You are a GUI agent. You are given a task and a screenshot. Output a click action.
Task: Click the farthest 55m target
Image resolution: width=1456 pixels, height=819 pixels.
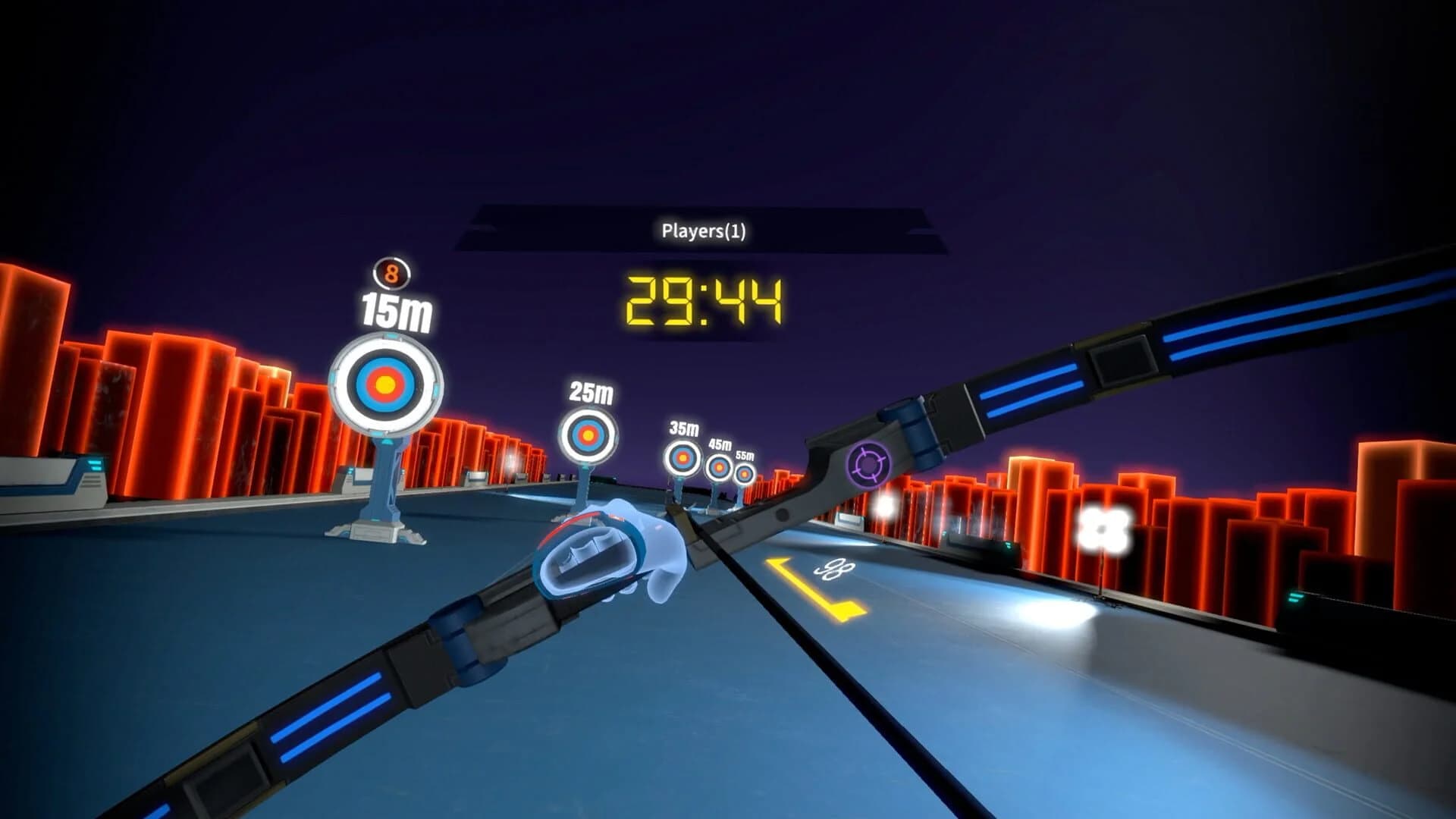(x=745, y=474)
